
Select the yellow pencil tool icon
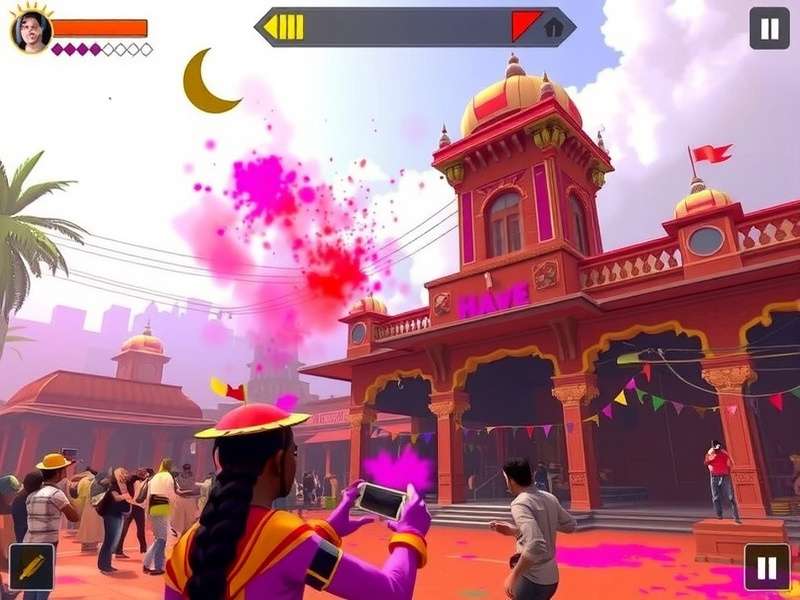[31, 567]
